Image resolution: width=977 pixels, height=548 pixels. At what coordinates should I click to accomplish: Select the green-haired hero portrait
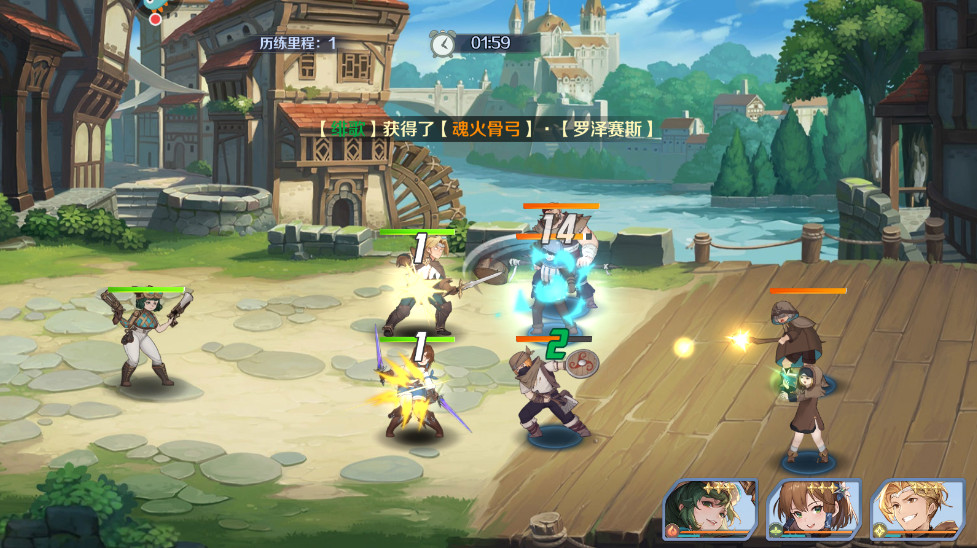710,510
